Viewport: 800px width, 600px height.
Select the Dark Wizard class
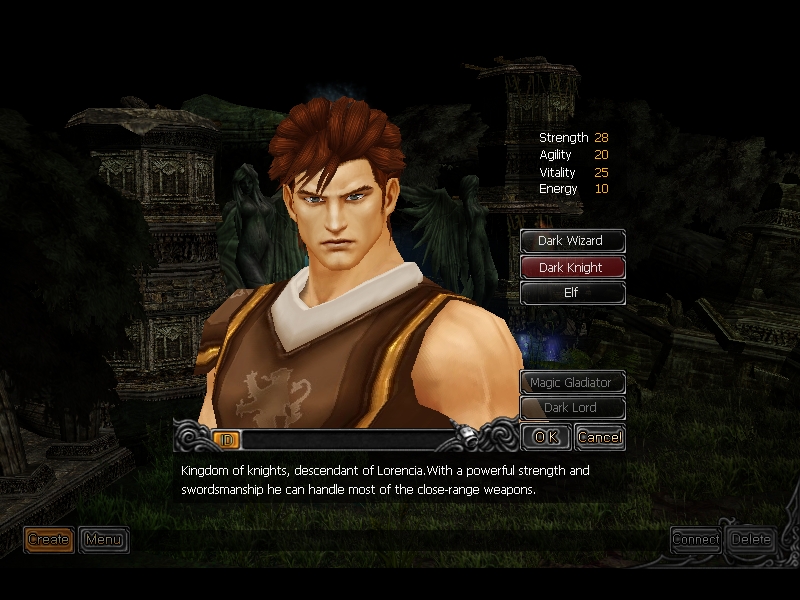click(x=572, y=241)
